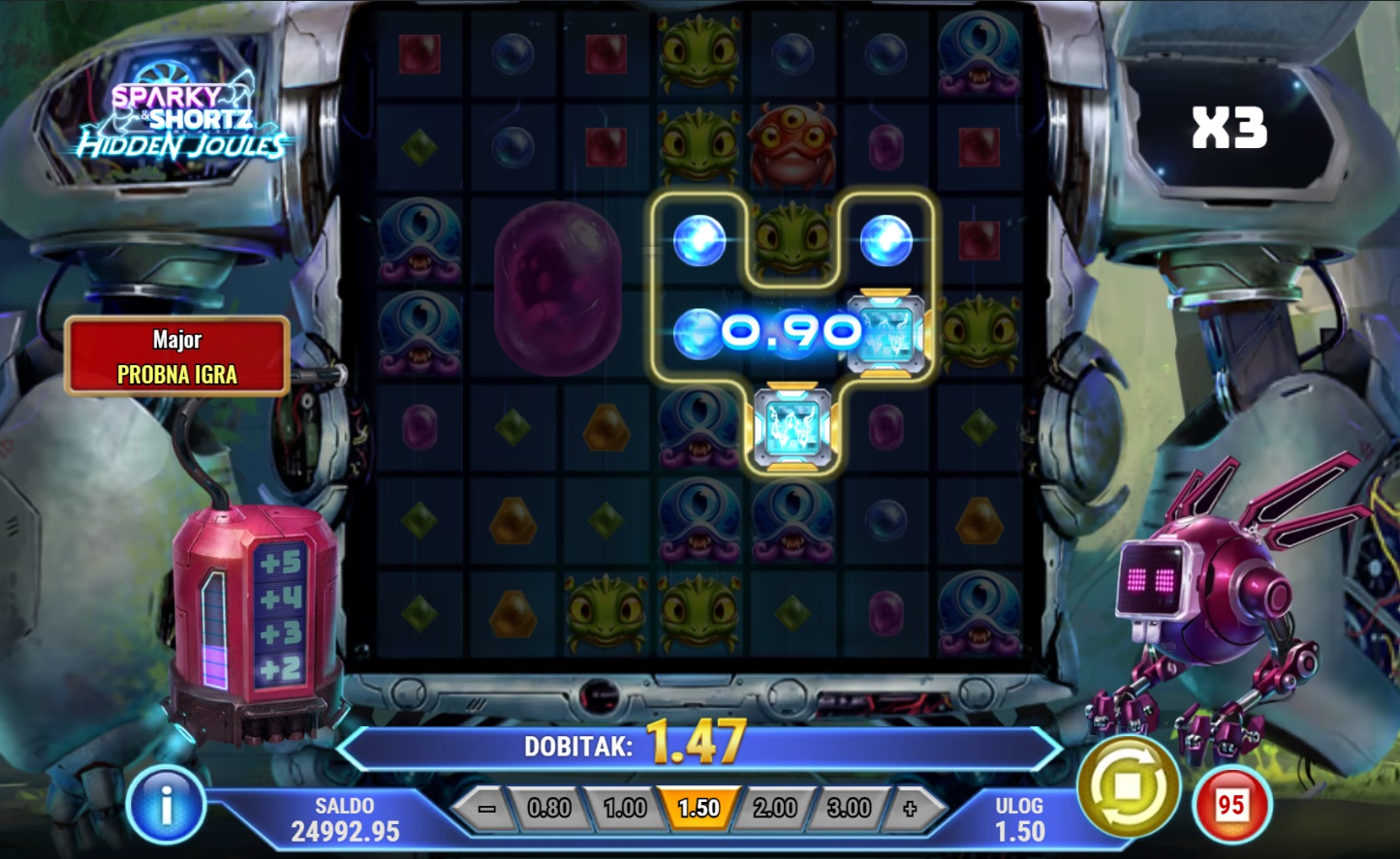Open the red autoplay counter showing 95
This screenshot has height=859, width=1400.
(1230, 806)
